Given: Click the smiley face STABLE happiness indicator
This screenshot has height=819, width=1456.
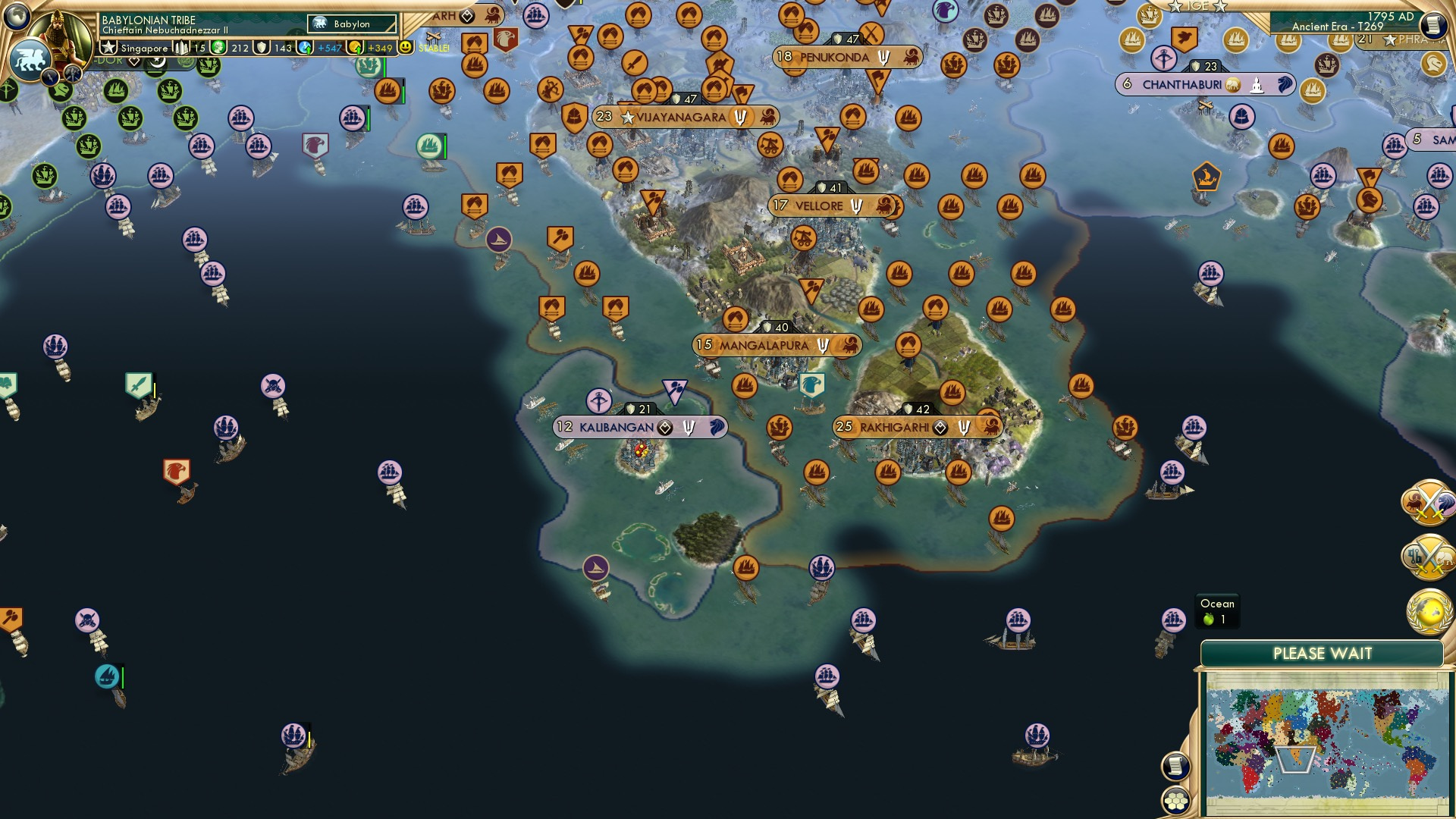Looking at the screenshot, I should click(x=406, y=47).
